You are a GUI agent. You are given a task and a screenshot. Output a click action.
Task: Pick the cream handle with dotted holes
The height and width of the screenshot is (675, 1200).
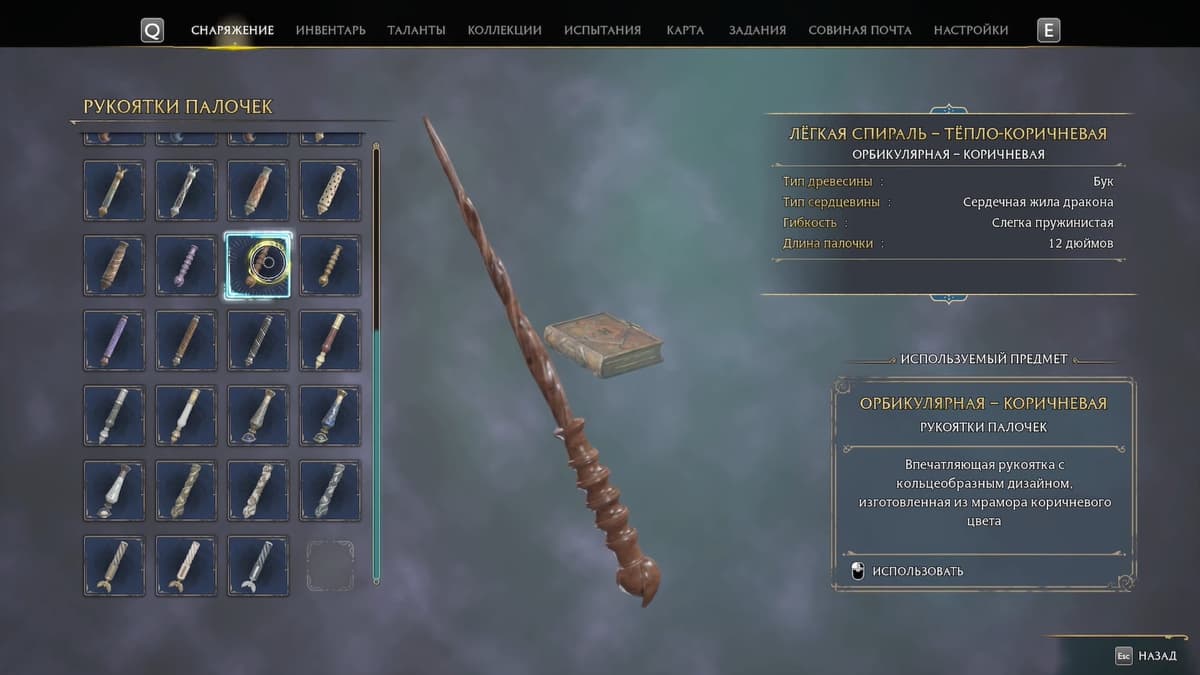click(x=330, y=190)
